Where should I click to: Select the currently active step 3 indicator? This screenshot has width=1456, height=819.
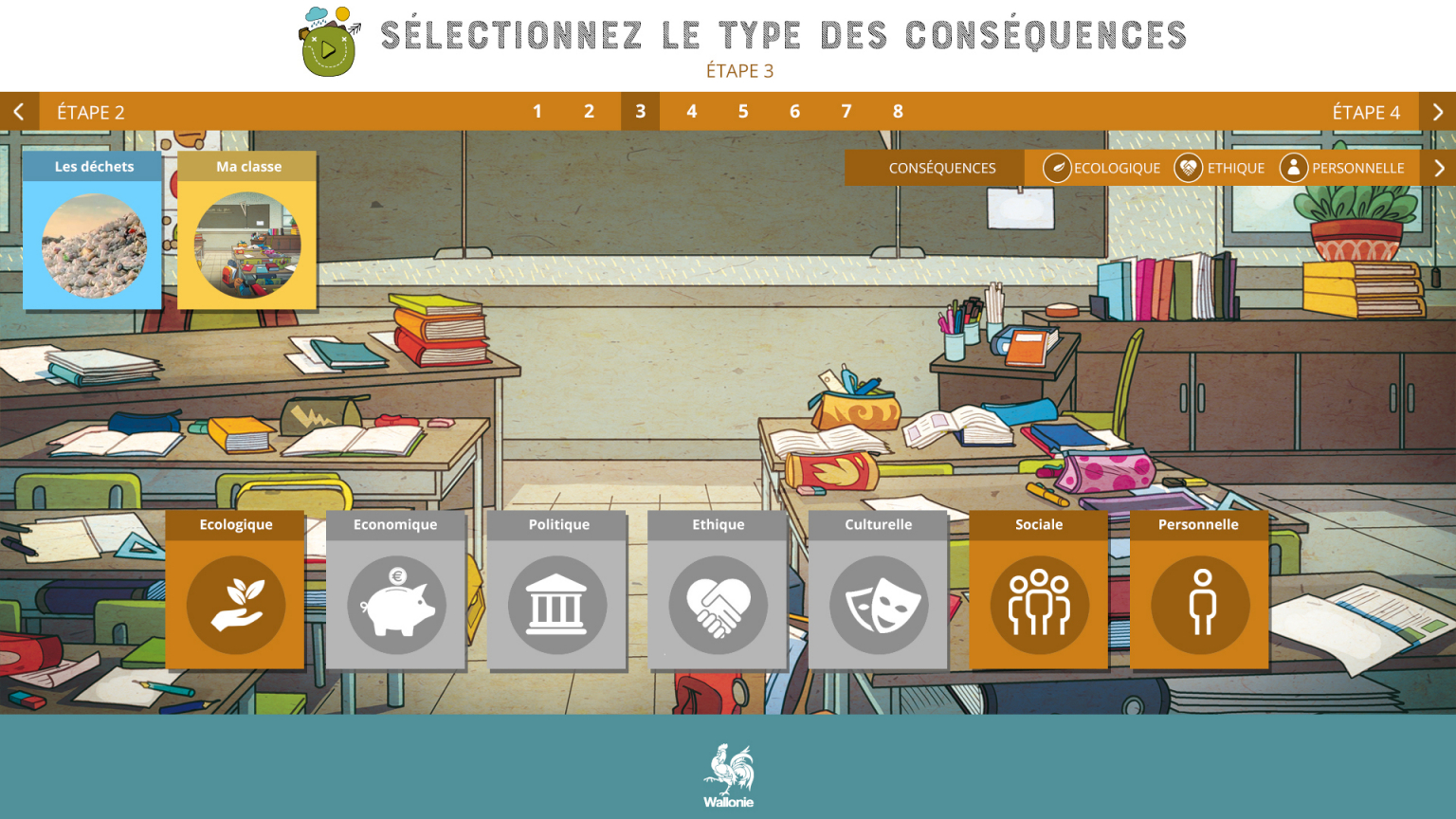pyautogui.click(x=640, y=111)
